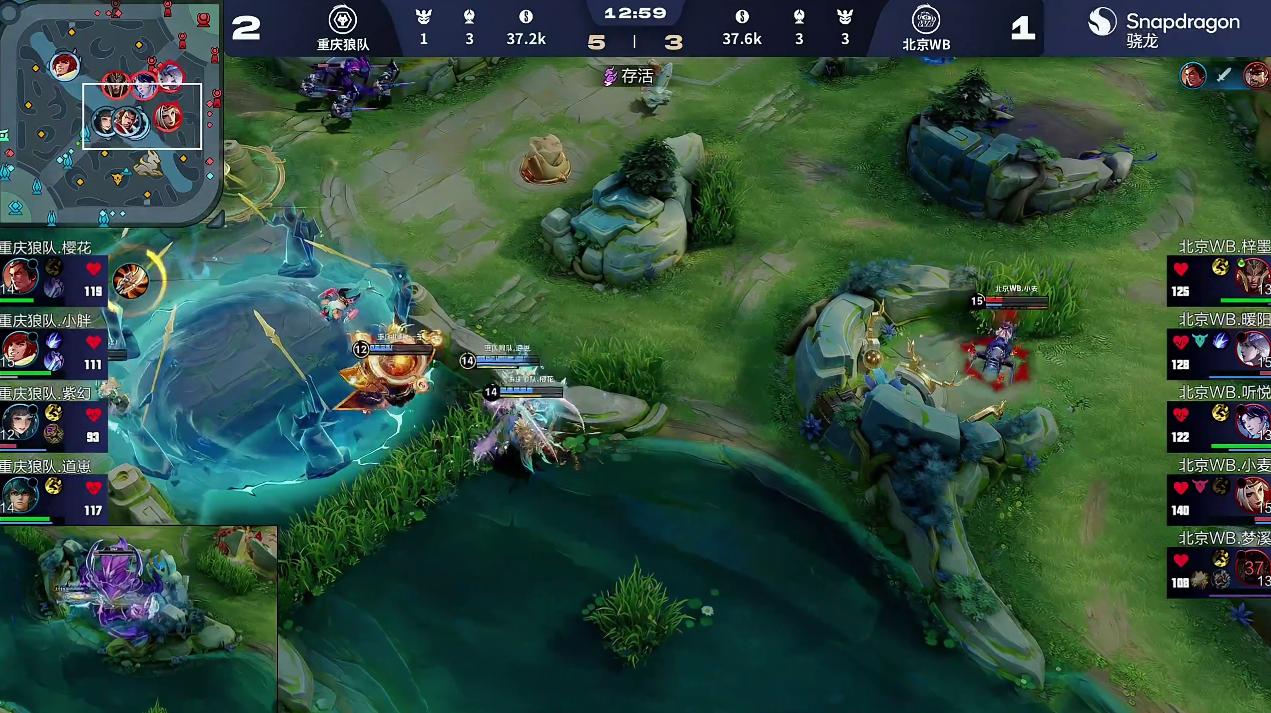Viewport: 1271px width, 713px height.
Task: Click the glowing axe skill icon beside 樱花
Action: 130,281
